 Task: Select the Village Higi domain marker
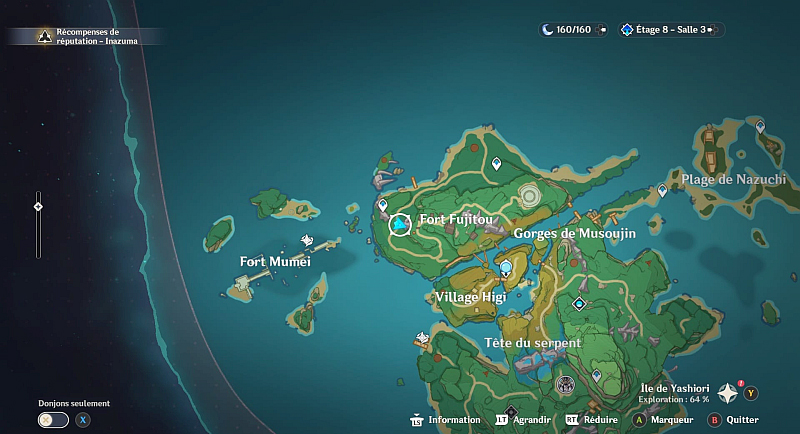click(x=507, y=268)
